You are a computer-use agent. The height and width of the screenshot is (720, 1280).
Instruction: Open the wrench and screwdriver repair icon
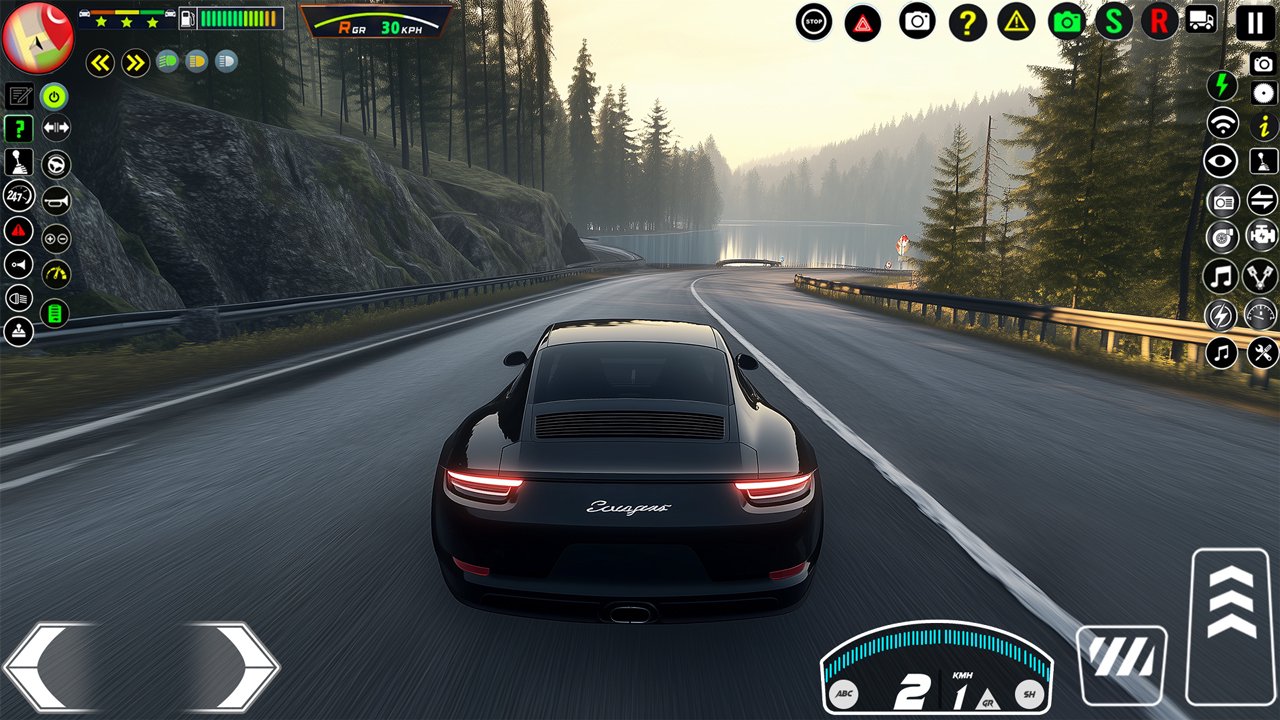pos(1263,352)
